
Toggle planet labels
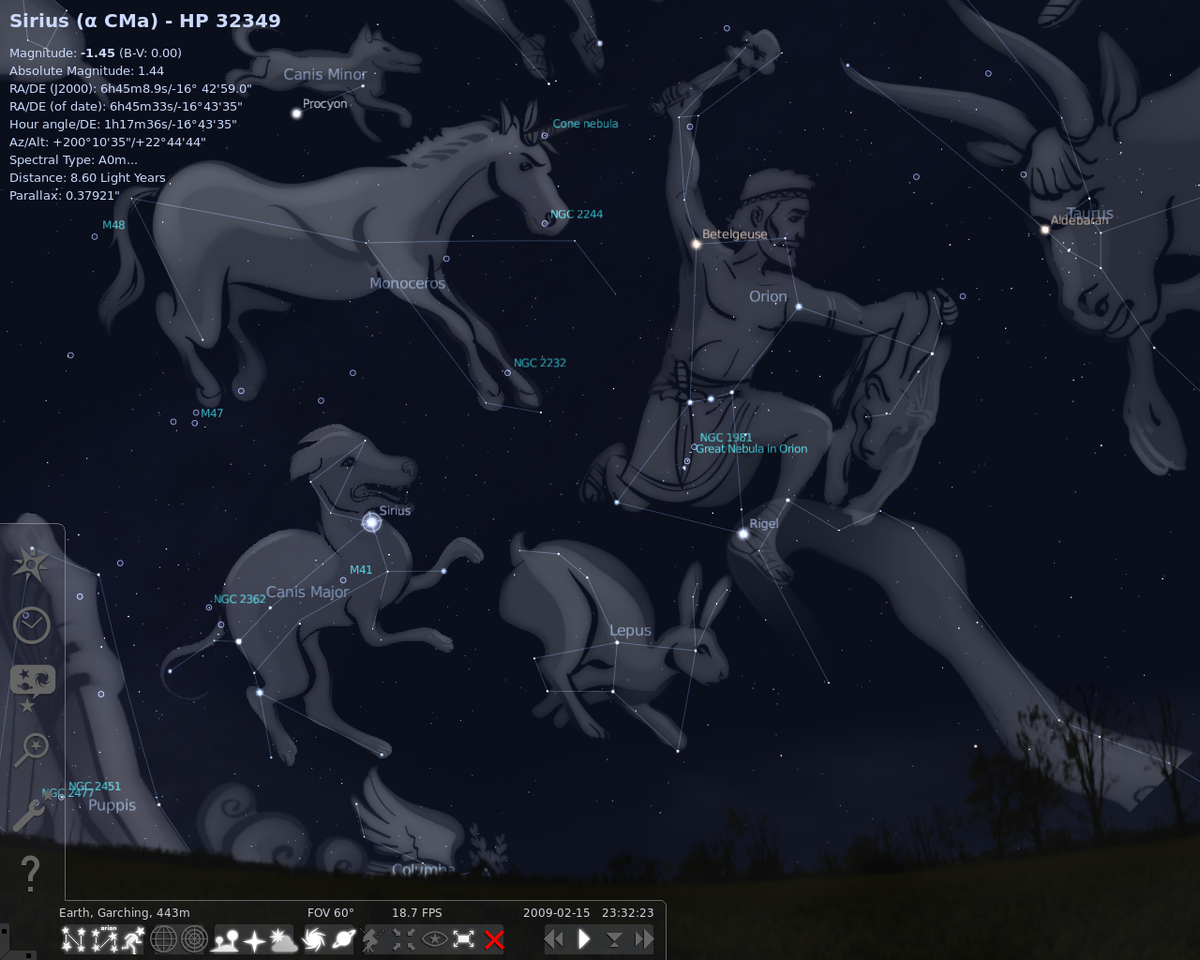click(x=344, y=939)
